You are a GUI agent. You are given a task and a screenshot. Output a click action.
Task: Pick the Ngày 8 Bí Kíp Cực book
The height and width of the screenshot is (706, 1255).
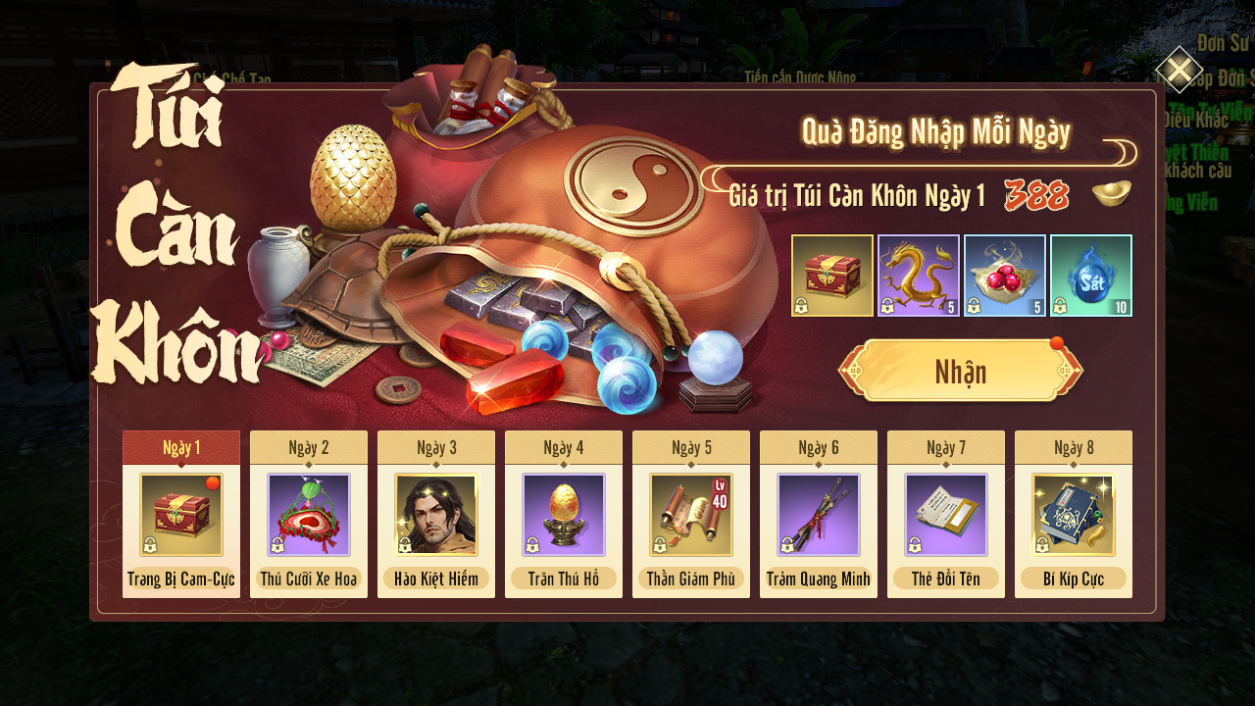point(1073,515)
